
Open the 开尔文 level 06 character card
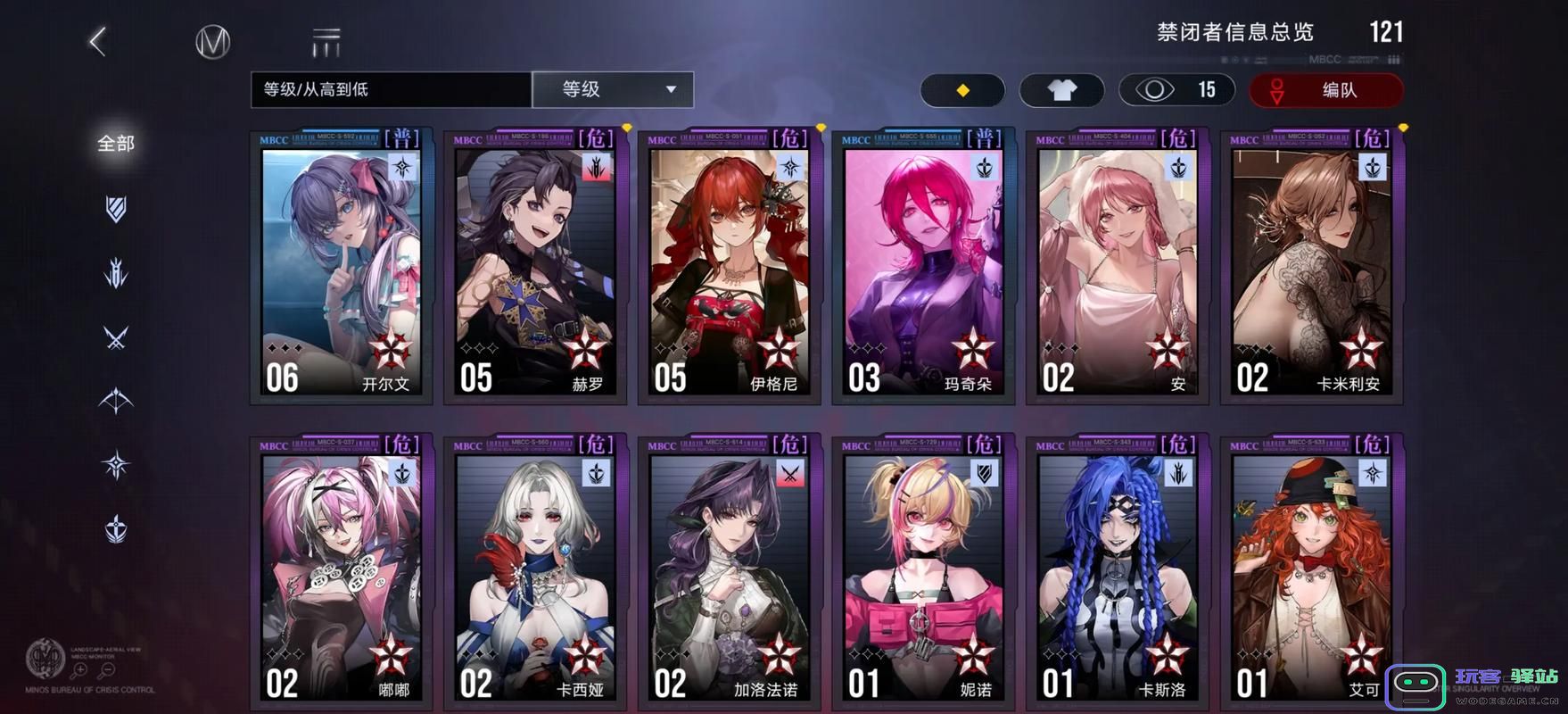click(x=341, y=268)
